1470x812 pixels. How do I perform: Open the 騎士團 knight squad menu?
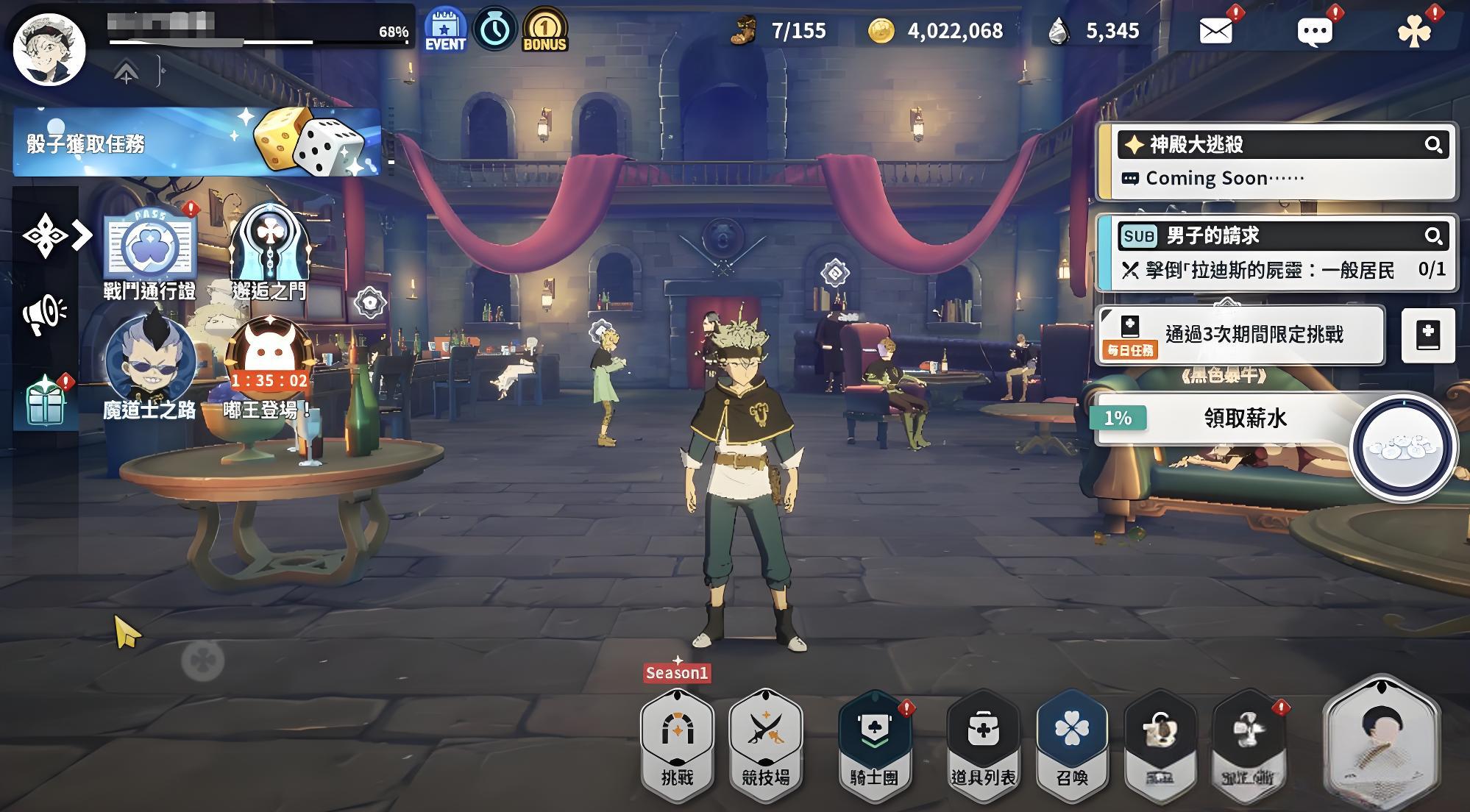tap(874, 743)
